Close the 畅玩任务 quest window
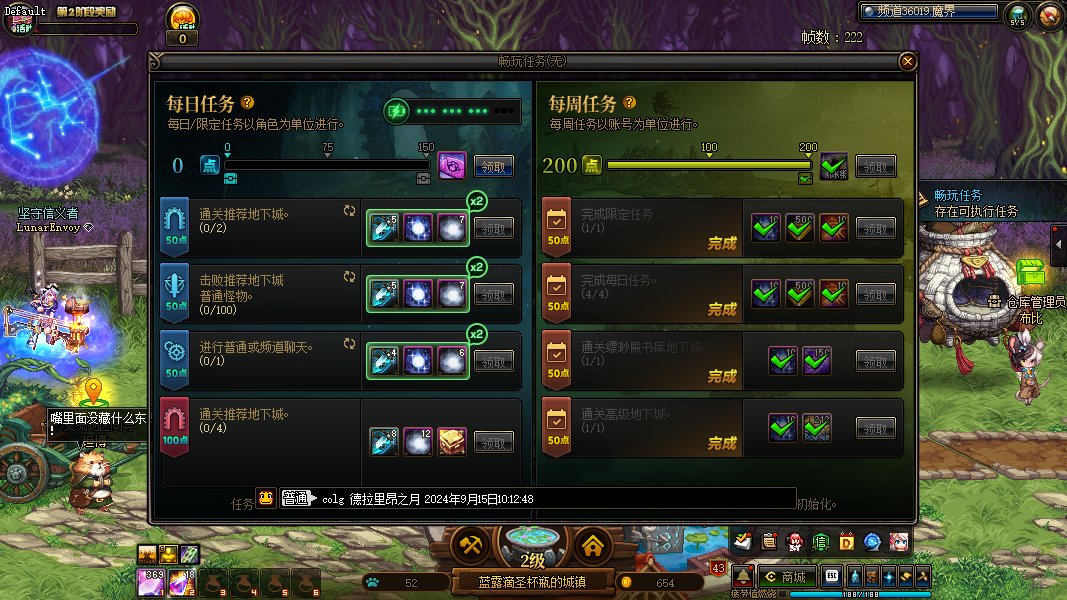 tap(907, 62)
